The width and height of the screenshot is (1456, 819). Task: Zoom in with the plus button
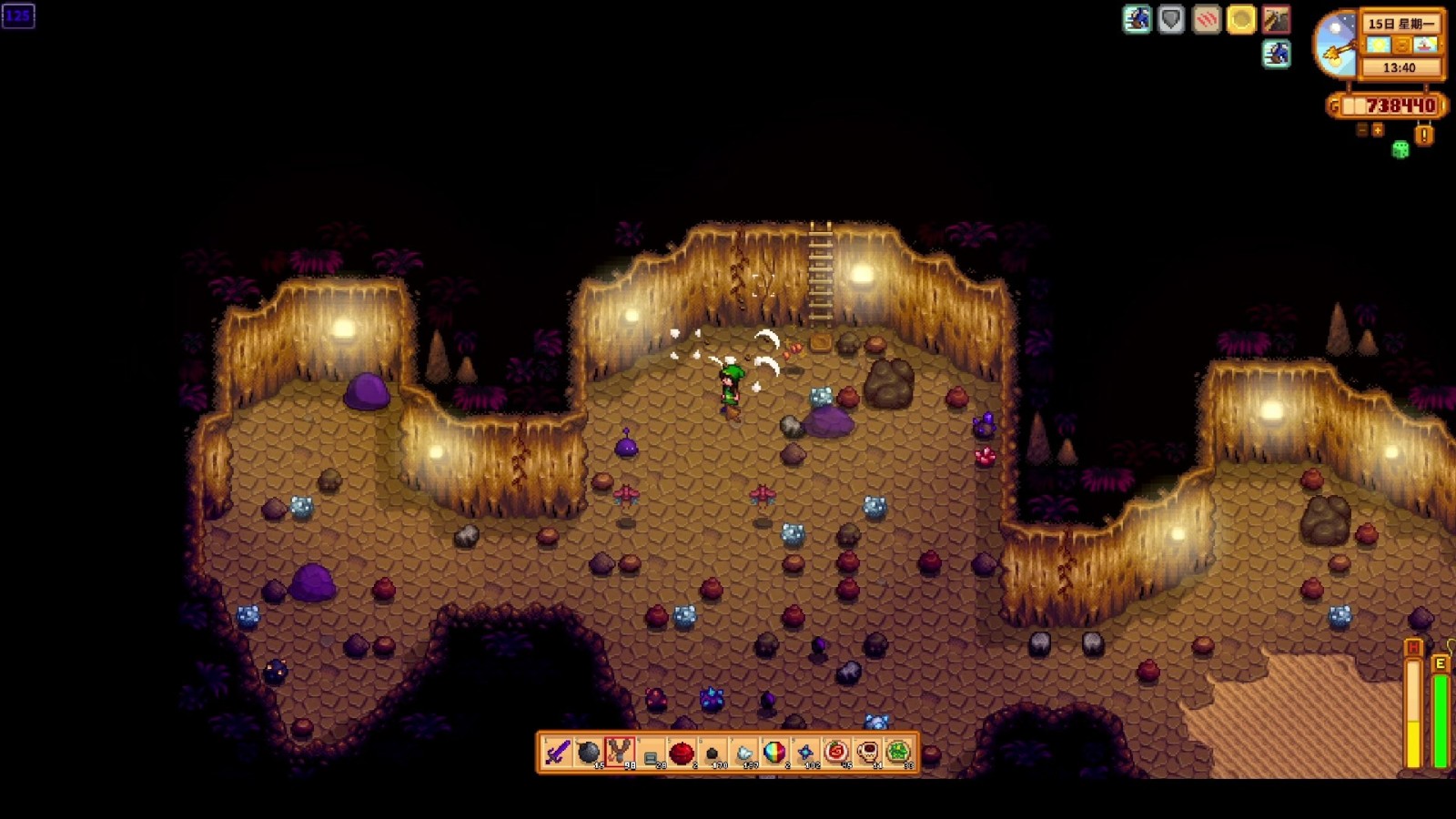coord(1378,130)
